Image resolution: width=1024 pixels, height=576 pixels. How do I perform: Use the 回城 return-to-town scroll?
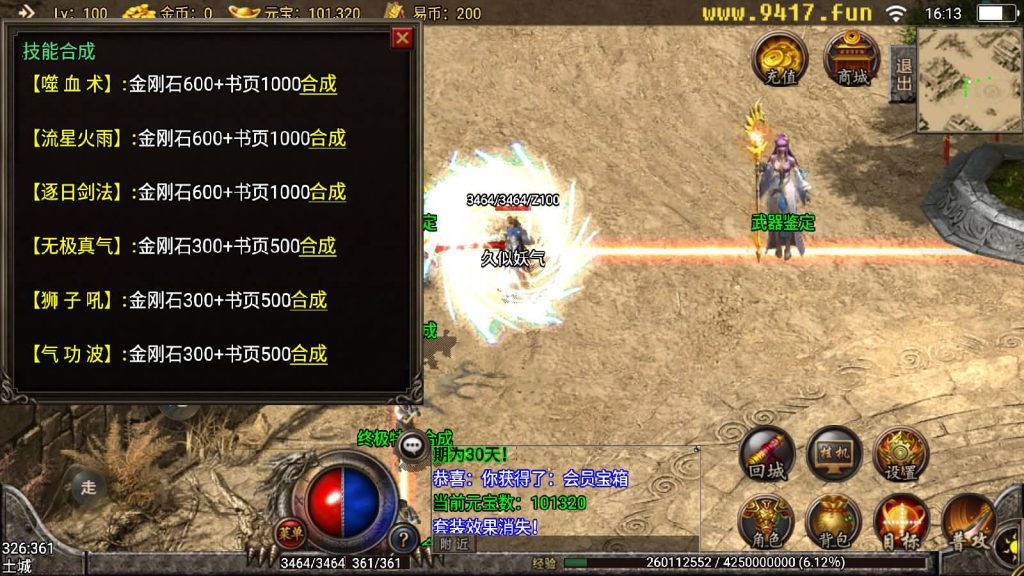(x=767, y=456)
